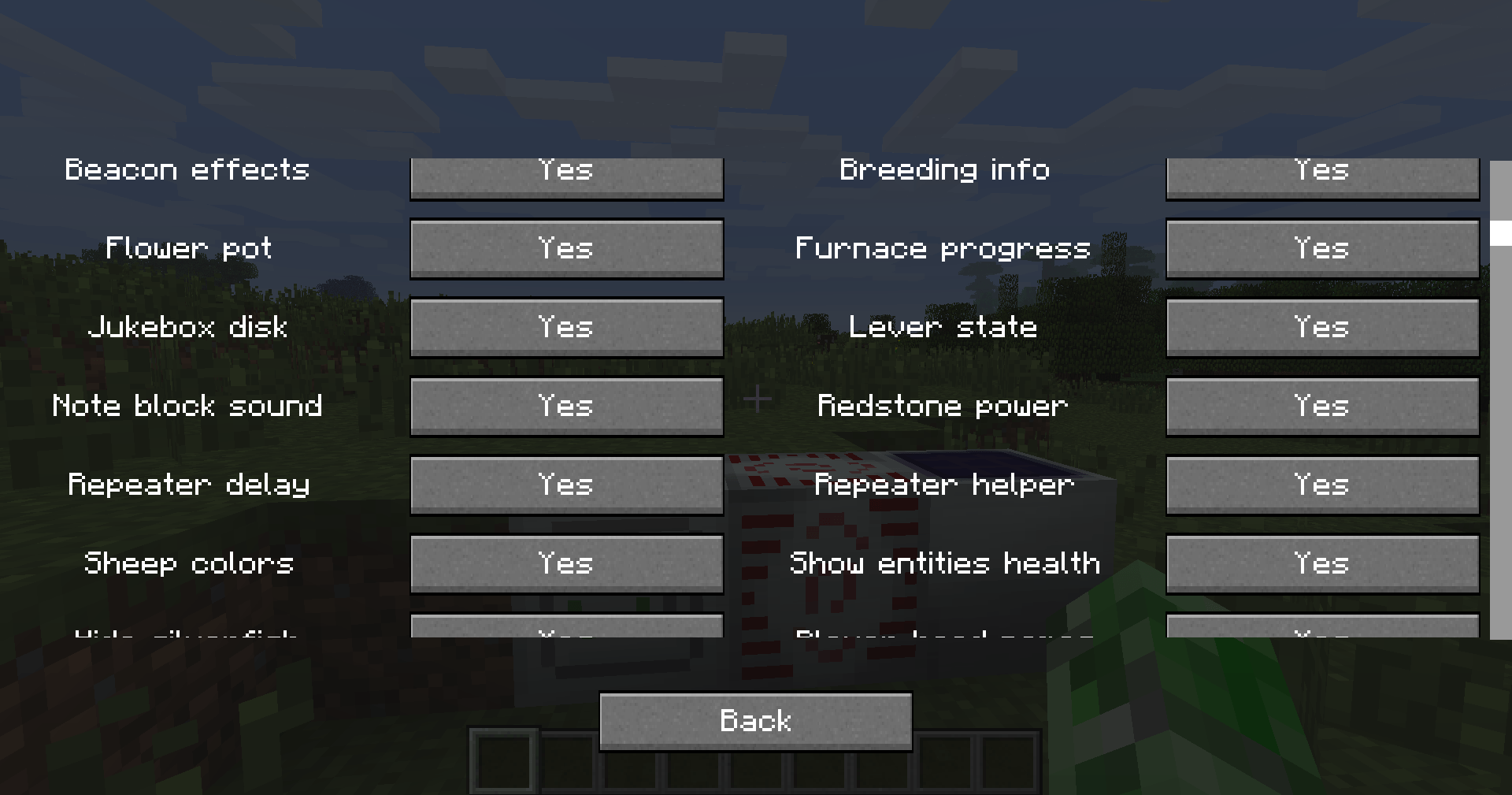Click the Repeater helper label
Image resolution: width=1512 pixels, height=795 pixels.
coord(944,485)
